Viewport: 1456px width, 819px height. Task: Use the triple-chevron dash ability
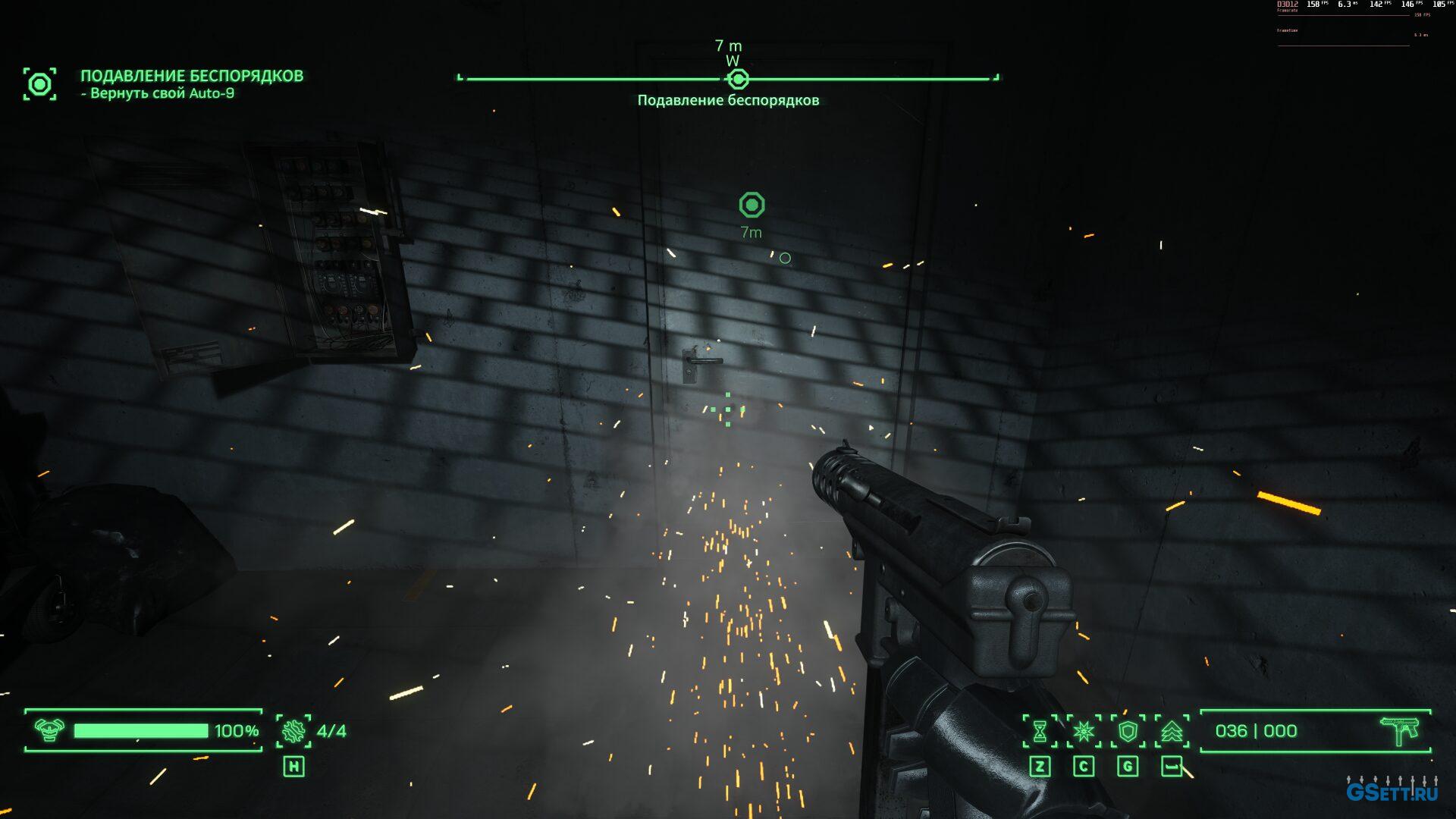click(x=1172, y=731)
